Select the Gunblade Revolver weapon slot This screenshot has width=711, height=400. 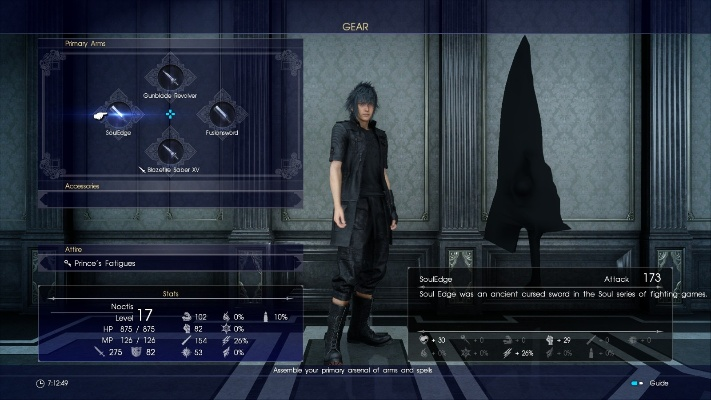click(x=171, y=77)
